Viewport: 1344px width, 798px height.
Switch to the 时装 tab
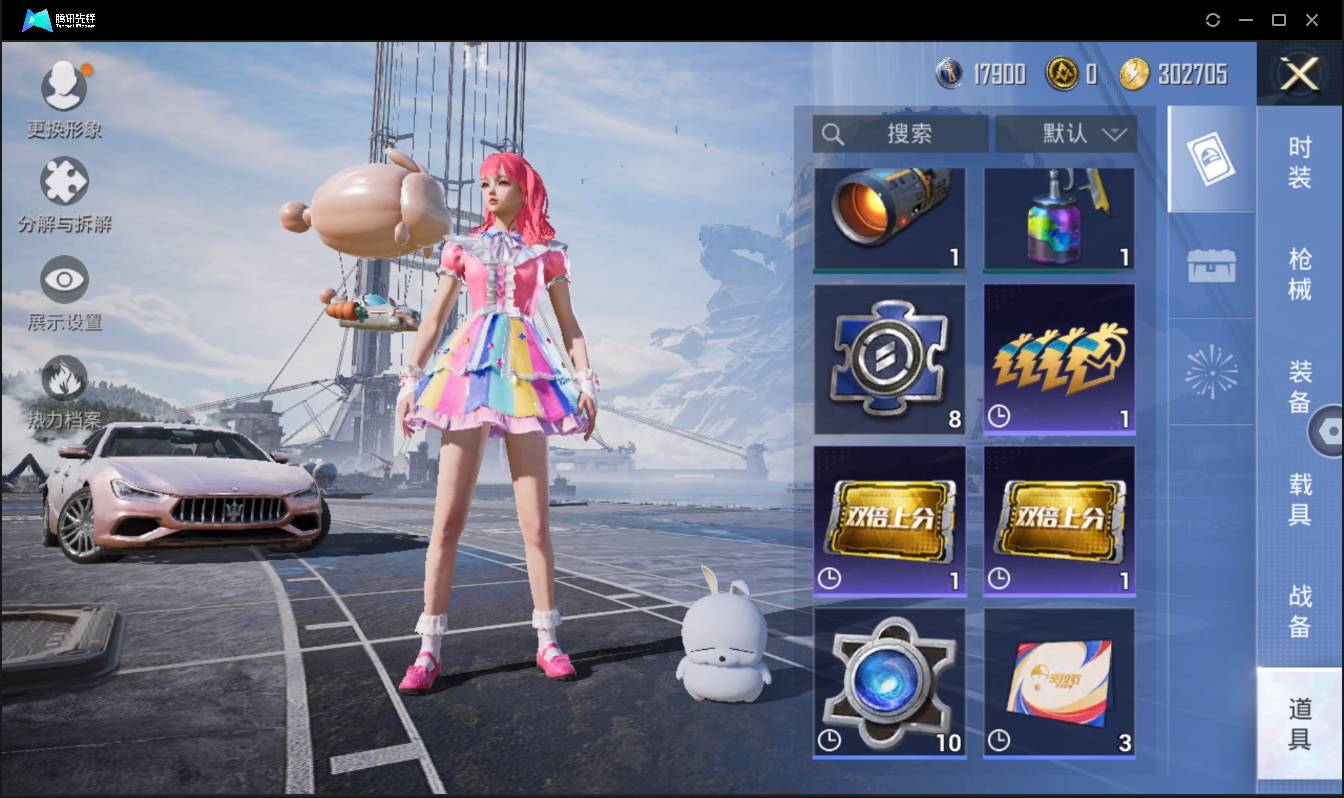tap(1299, 163)
